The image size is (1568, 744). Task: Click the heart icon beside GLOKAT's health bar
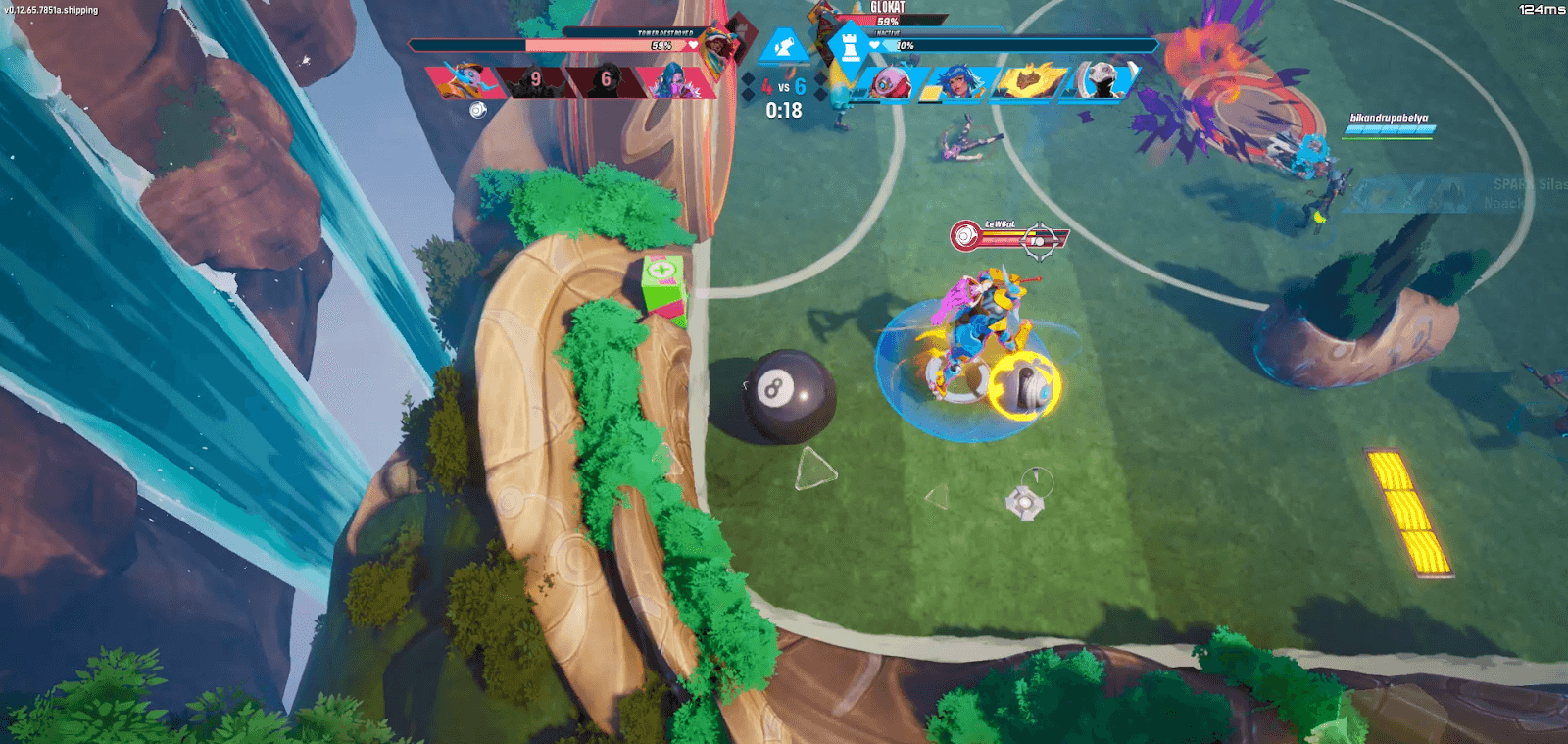873,44
